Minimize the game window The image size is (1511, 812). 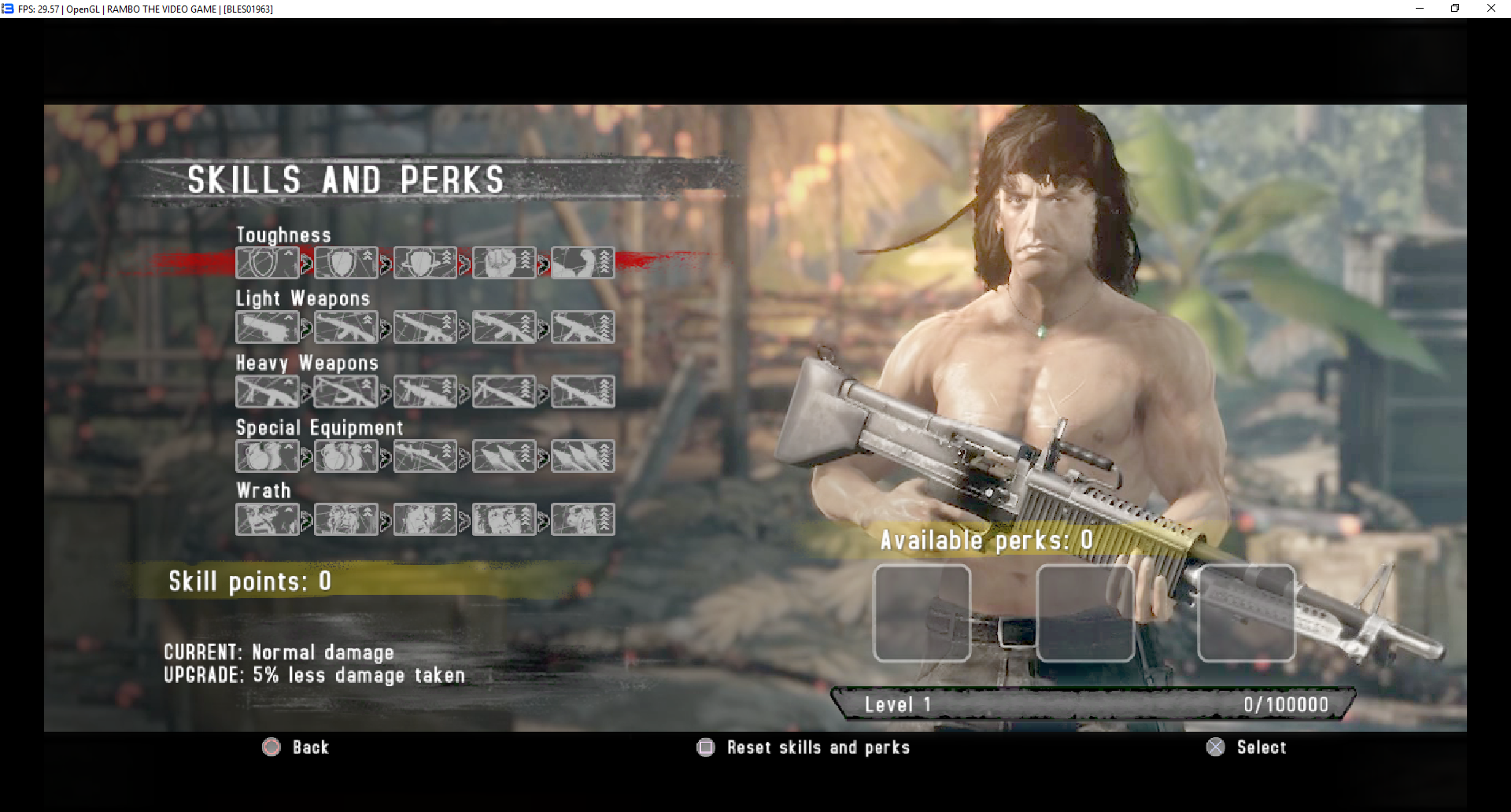point(1420,9)
